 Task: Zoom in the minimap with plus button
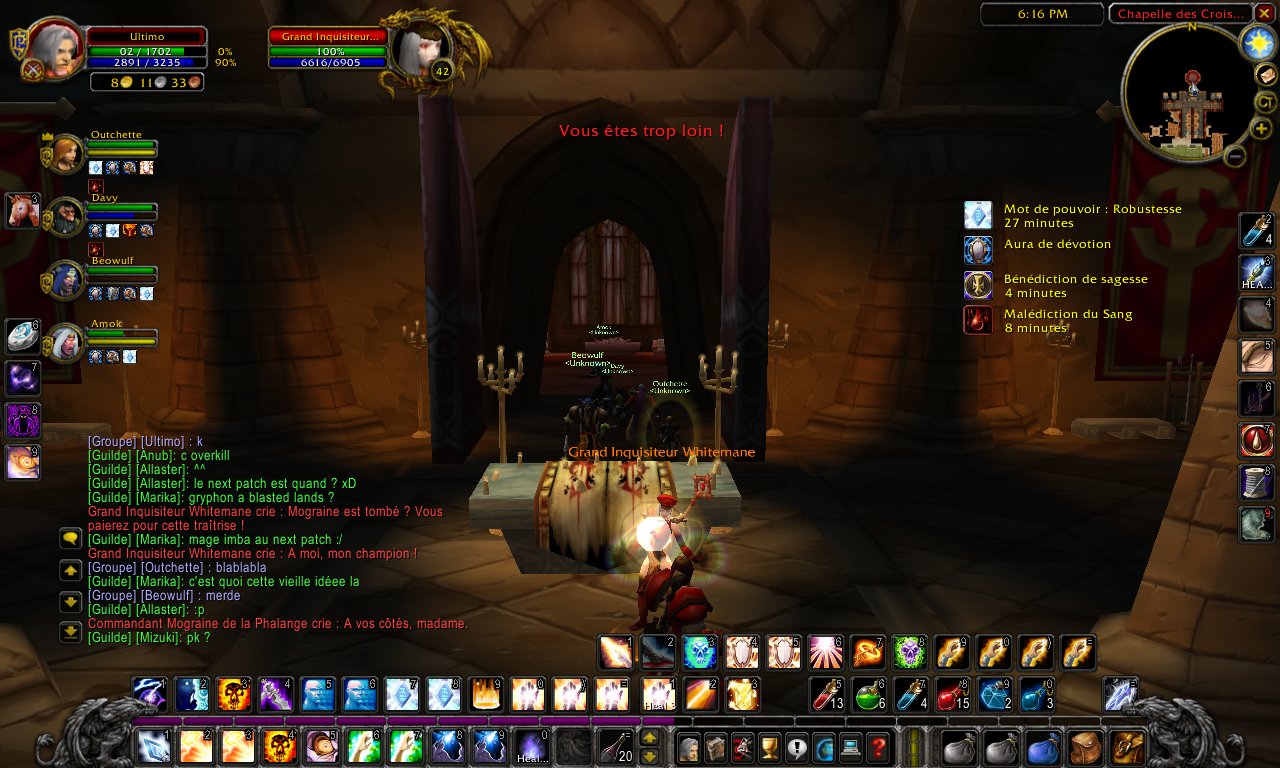click(1262, 129)
